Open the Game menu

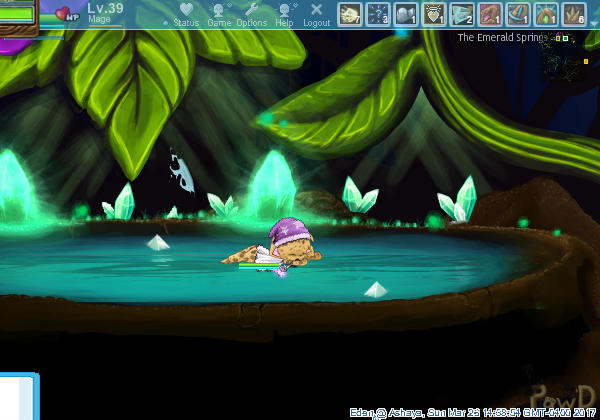pyautogui.click(x=219, y=13)
